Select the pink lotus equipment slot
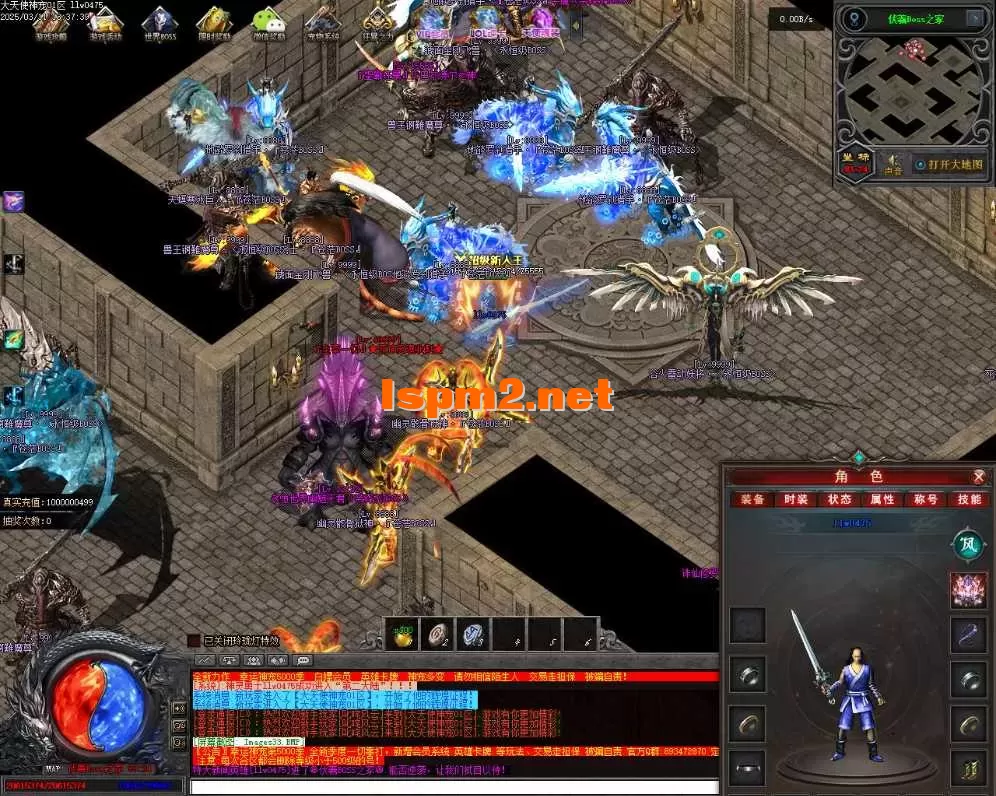Viewport: 996px width, 796px height. click(x=968, y=589)
